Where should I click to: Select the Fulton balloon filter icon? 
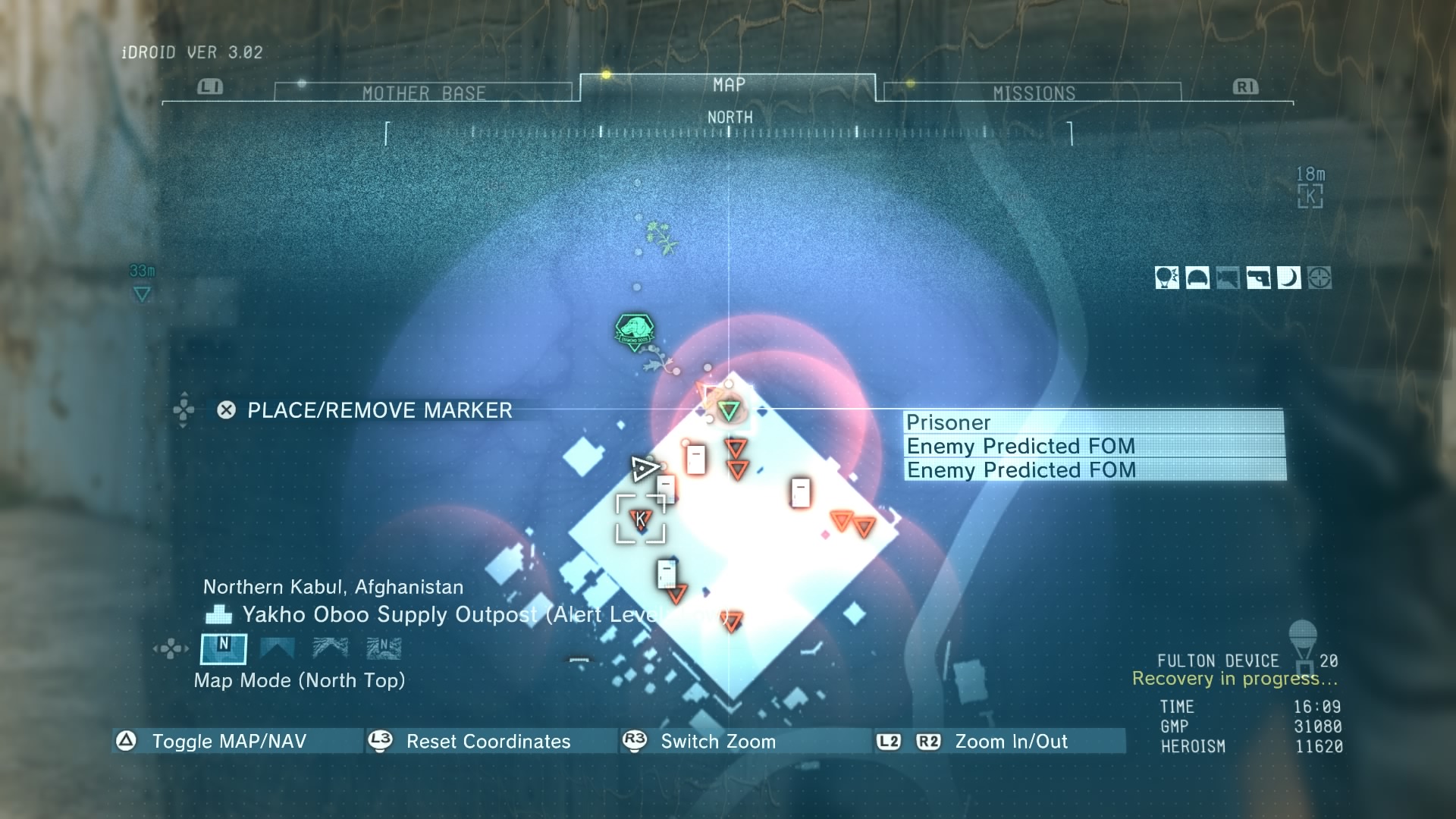tap(1168, 278)
